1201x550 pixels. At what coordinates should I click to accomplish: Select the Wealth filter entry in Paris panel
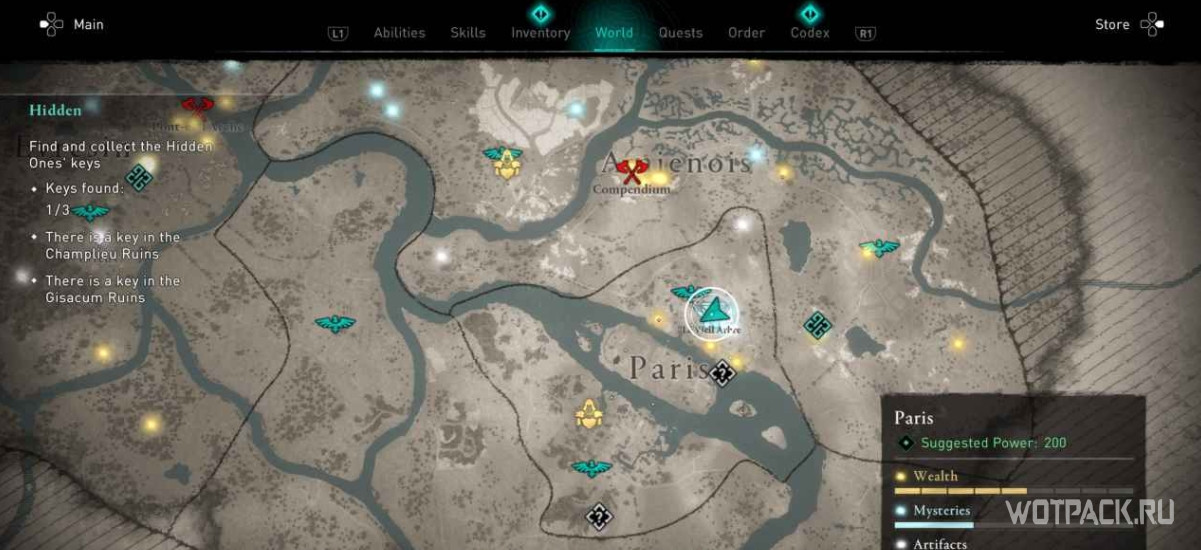point(936,476)
